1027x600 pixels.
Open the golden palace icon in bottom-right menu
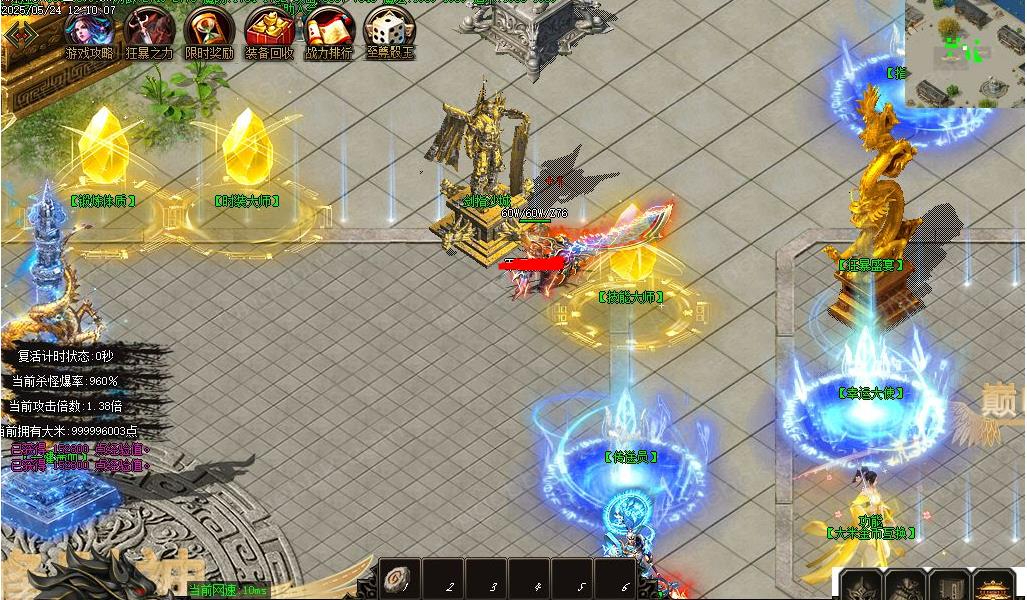[992, 586]
